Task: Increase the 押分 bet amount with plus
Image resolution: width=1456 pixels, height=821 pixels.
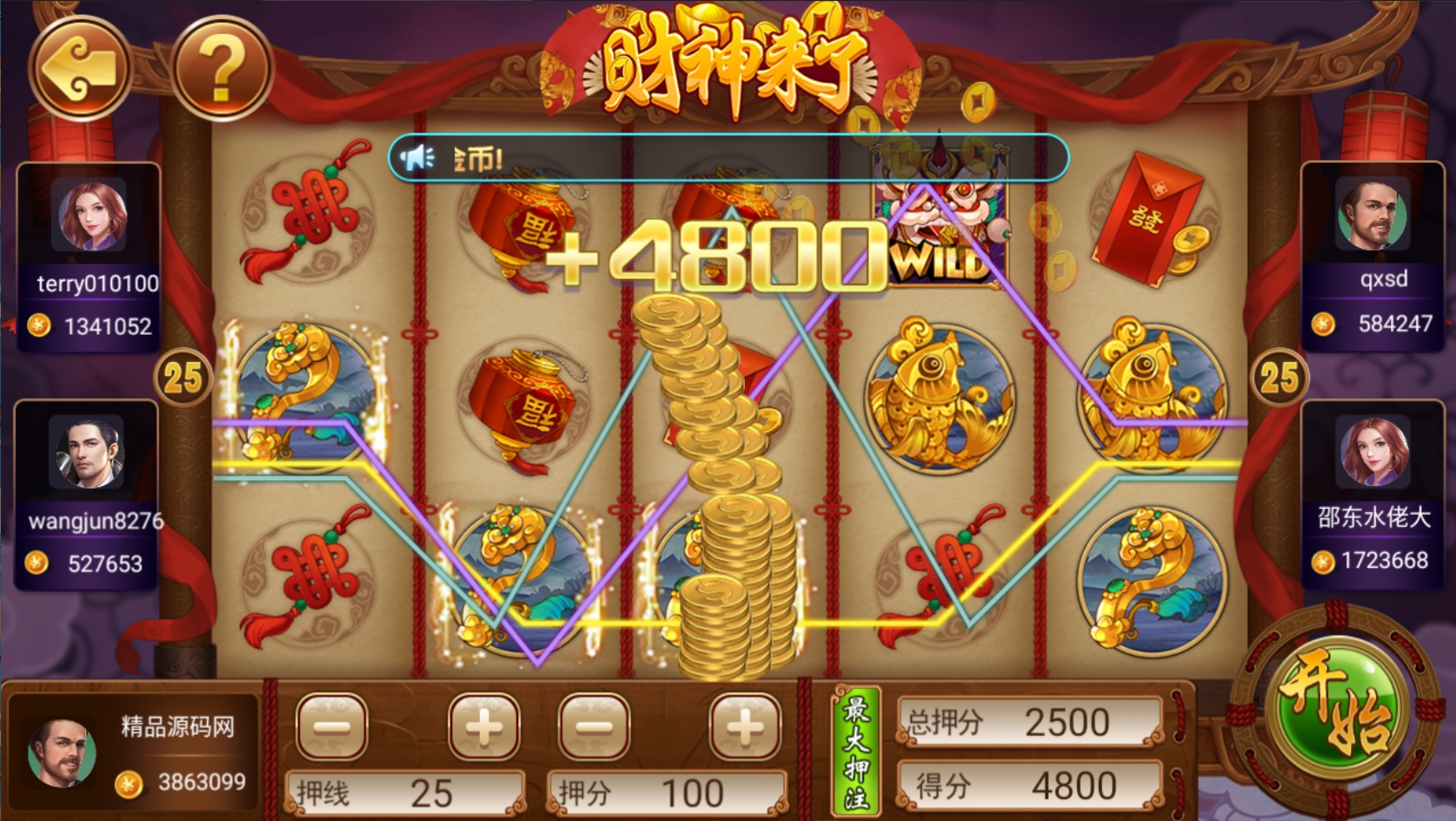Action: point(745,726)
